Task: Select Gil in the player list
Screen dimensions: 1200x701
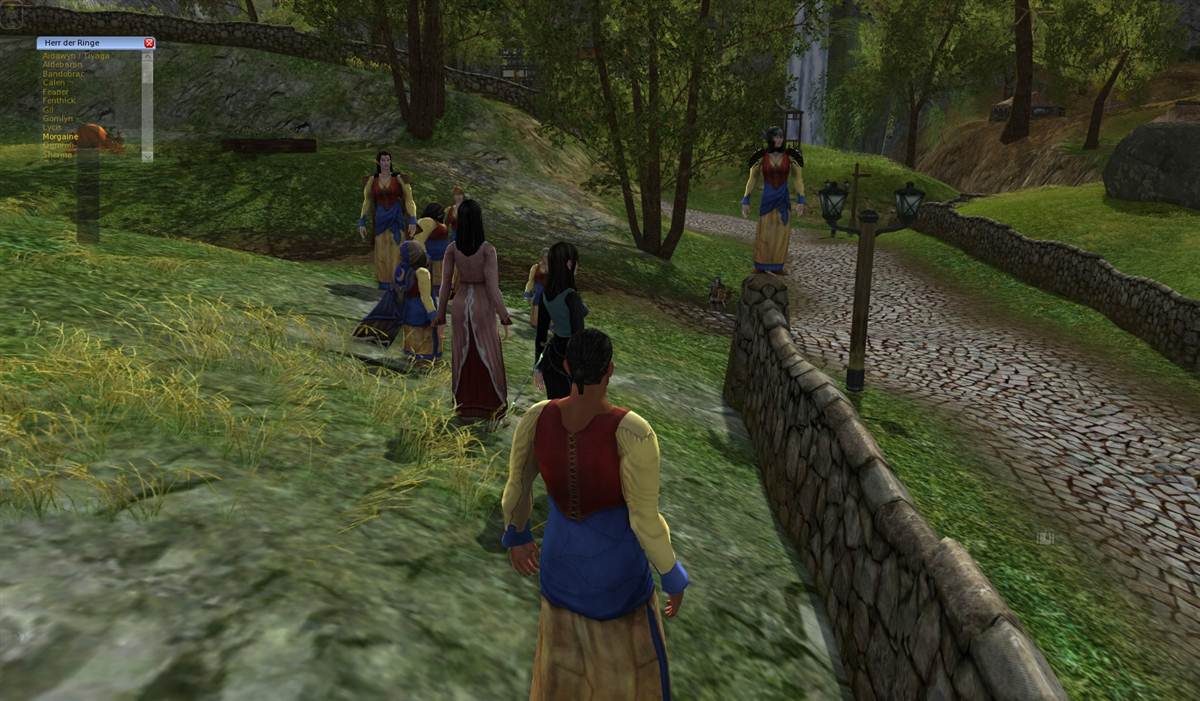Action: (48, 110)
